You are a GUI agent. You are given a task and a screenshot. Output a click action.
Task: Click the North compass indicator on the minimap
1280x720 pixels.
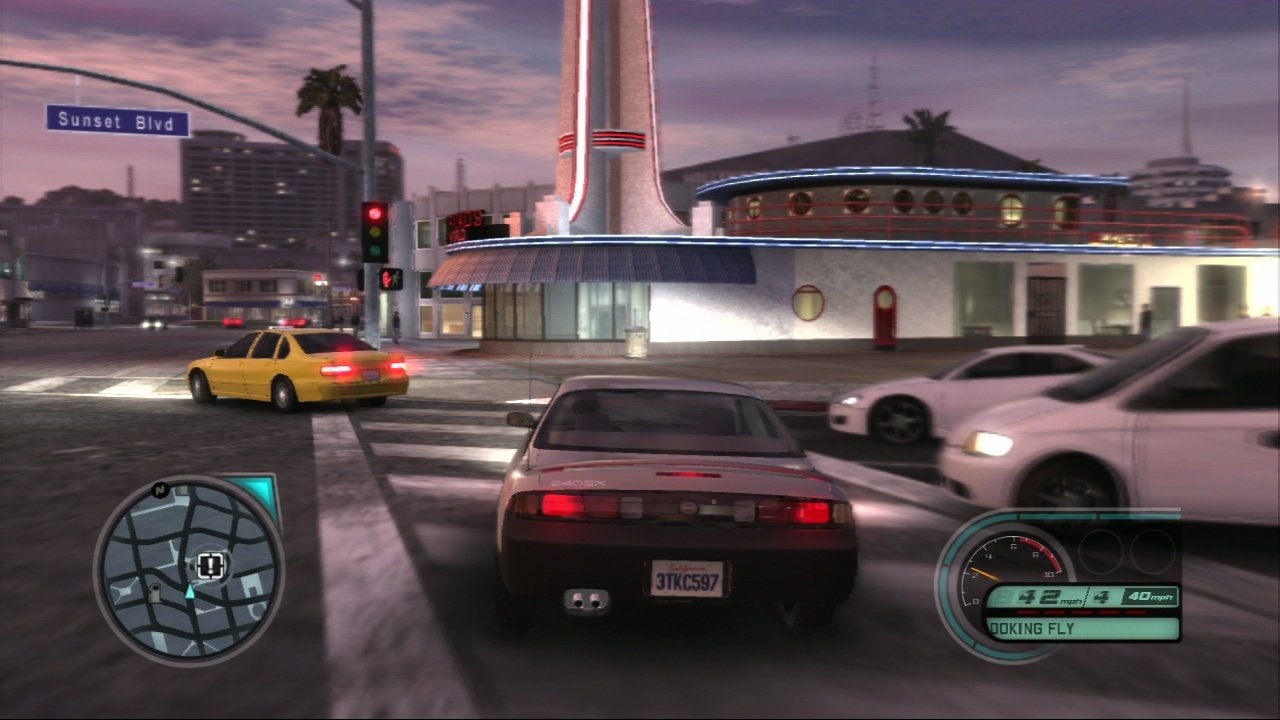[x=161, y=488]
